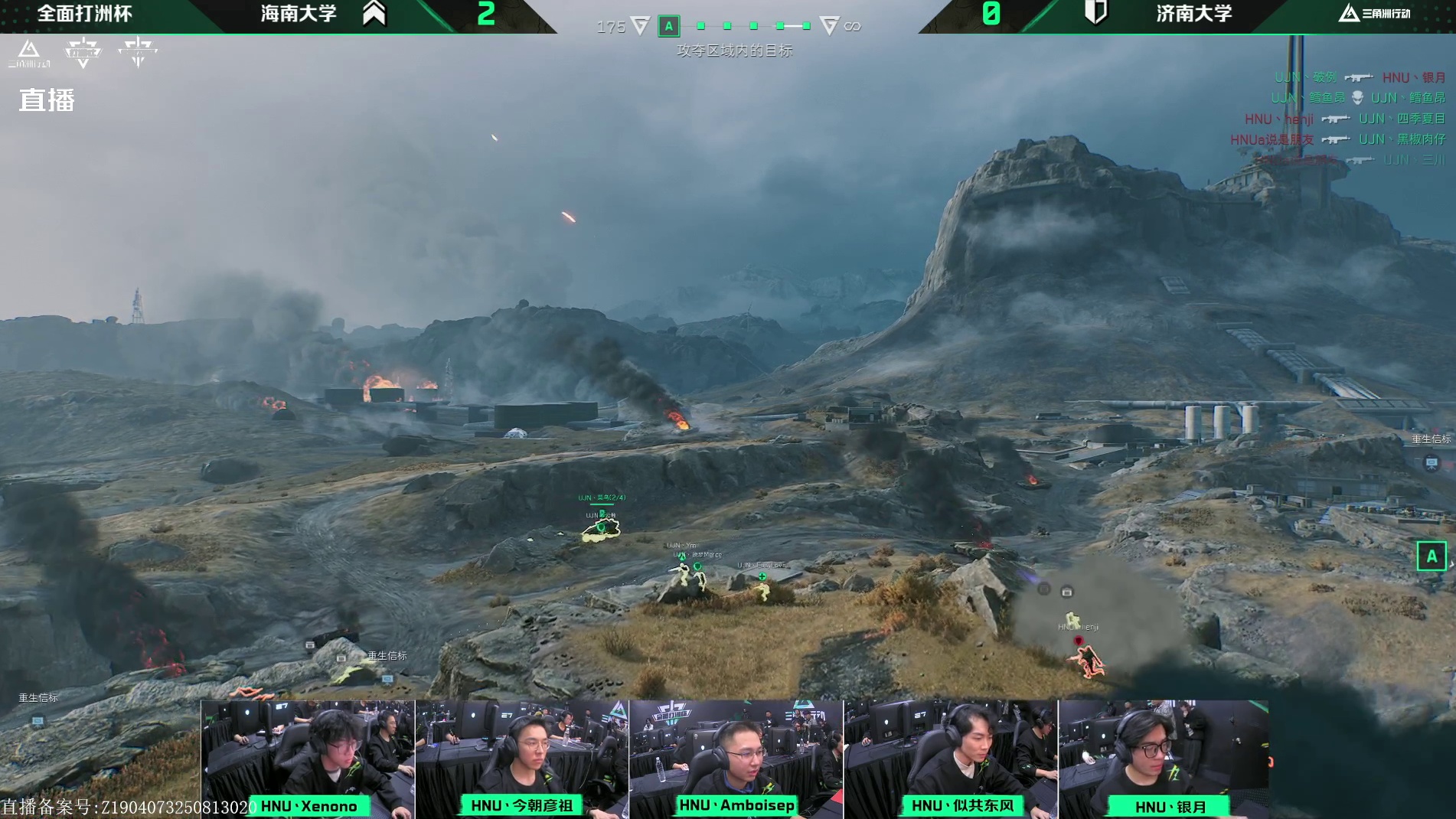Open the HNU·今朝彦祖 player camera feed
Screen dimensions: 1456x819
(521, 759)
